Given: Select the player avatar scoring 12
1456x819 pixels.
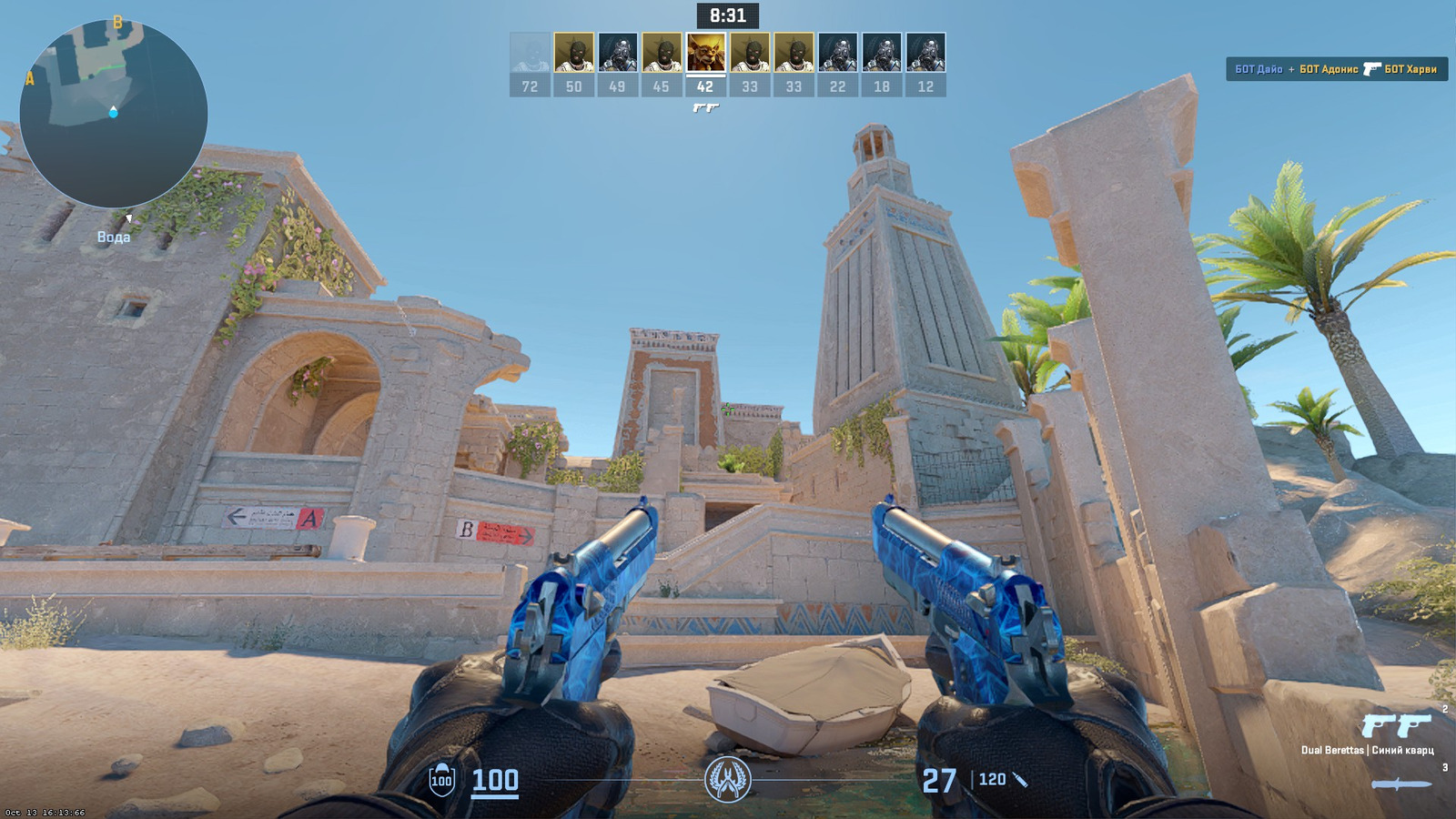Looking at the screenshot, I should point(925,53).
